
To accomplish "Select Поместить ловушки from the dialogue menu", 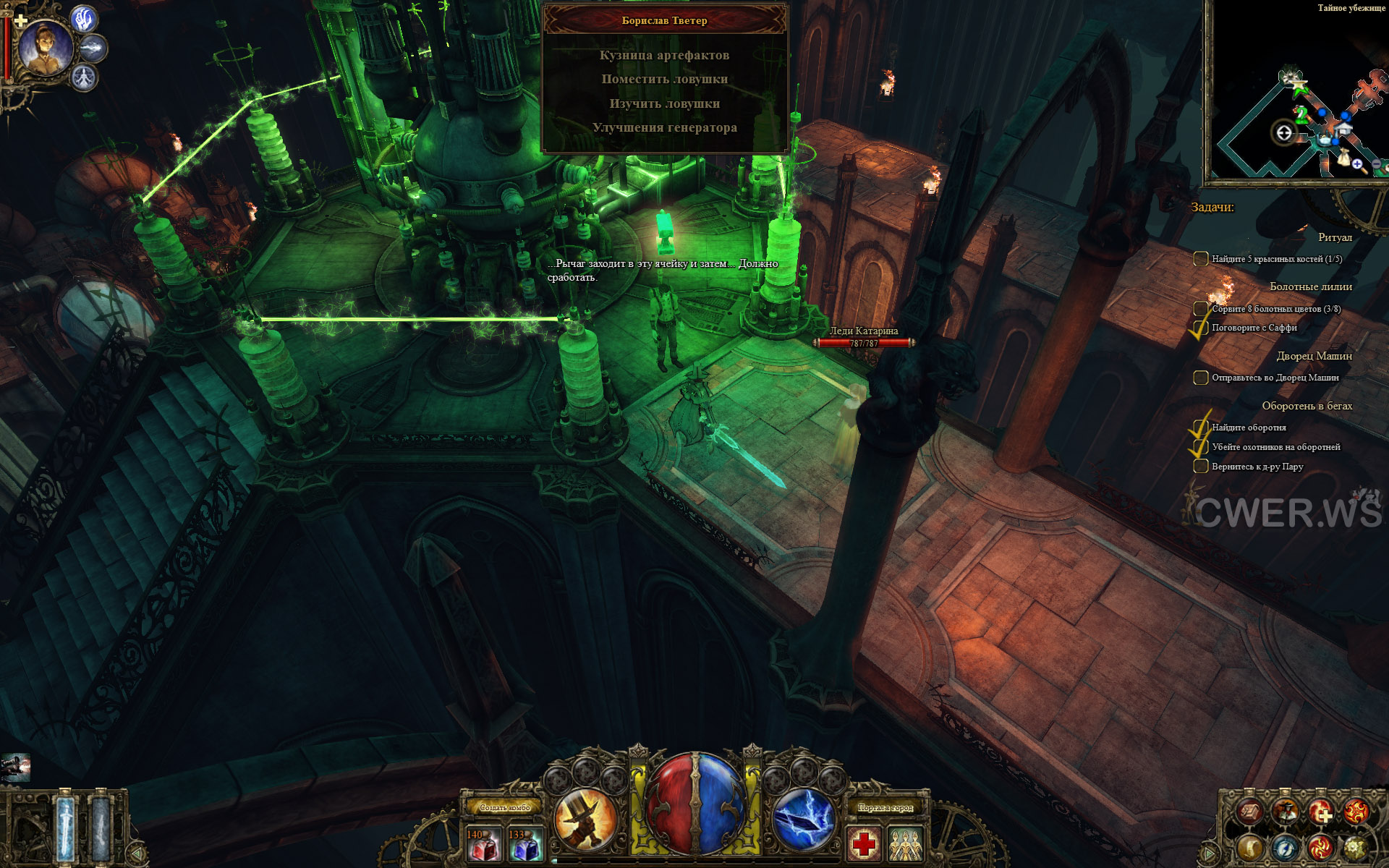I will 664,79.
